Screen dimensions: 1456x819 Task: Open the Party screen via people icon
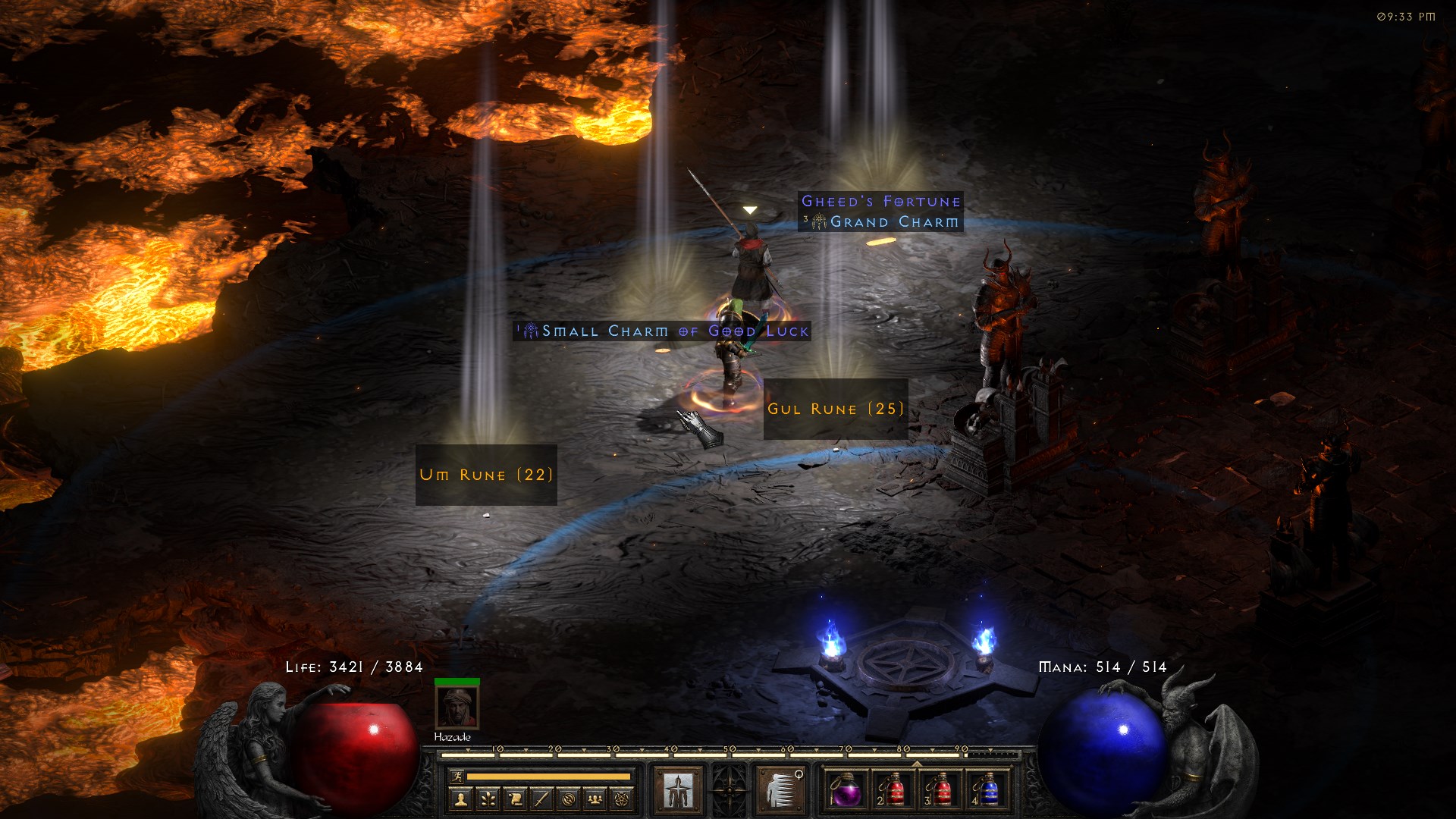tap(595, 798)
